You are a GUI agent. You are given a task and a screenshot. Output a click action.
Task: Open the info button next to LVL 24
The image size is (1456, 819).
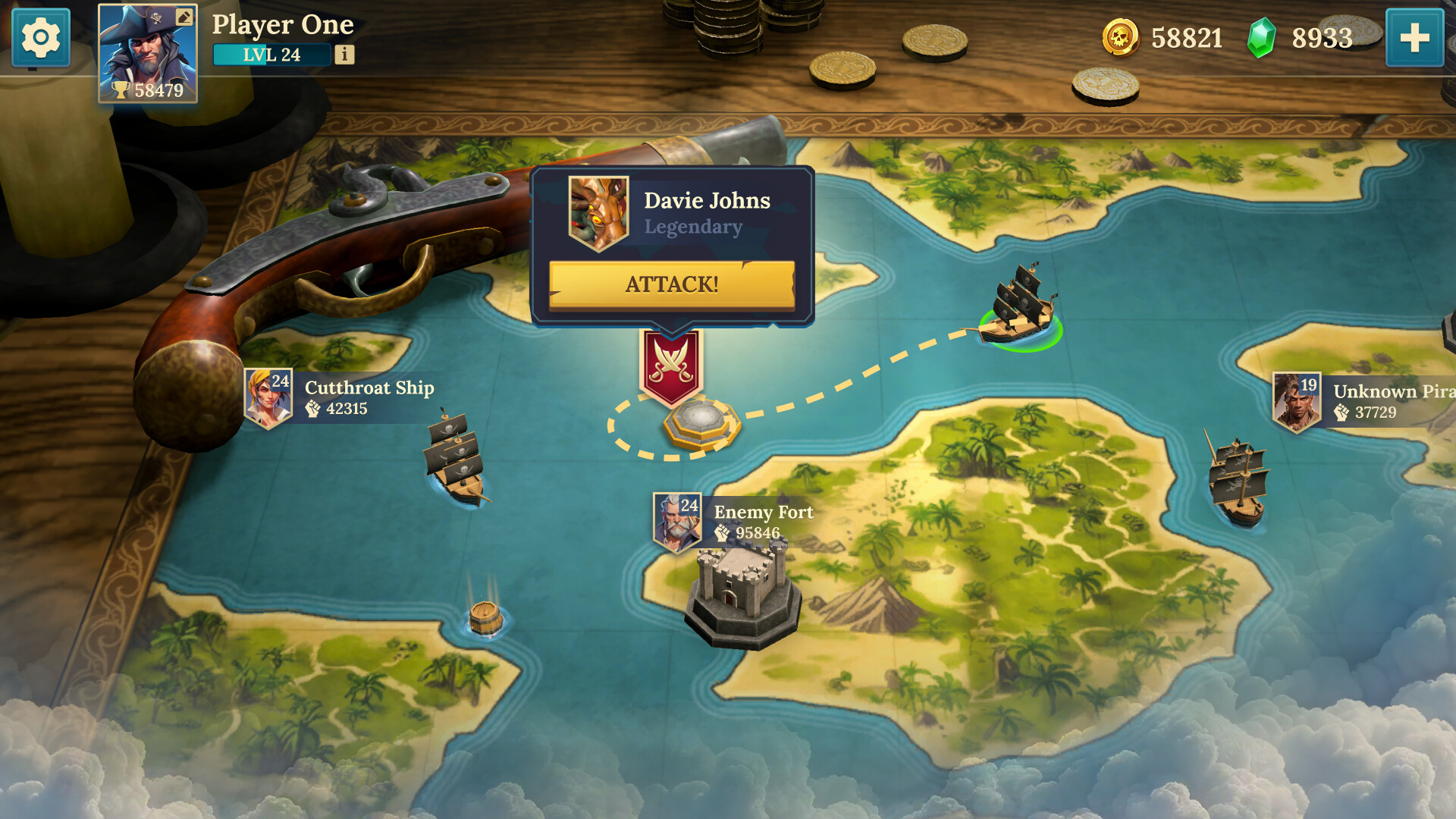point(346,53)
